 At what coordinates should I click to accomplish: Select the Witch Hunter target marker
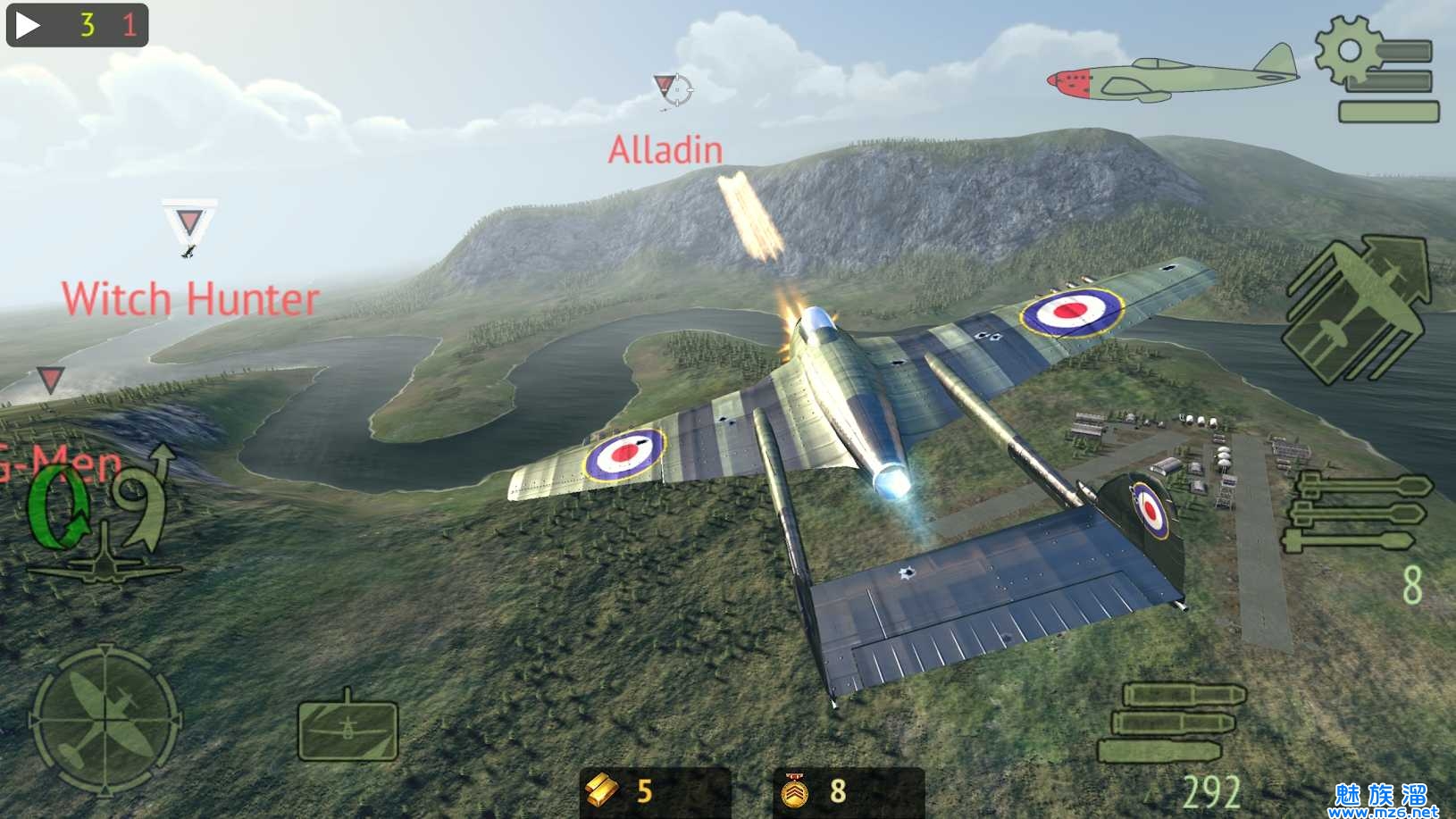coord(189,223)
